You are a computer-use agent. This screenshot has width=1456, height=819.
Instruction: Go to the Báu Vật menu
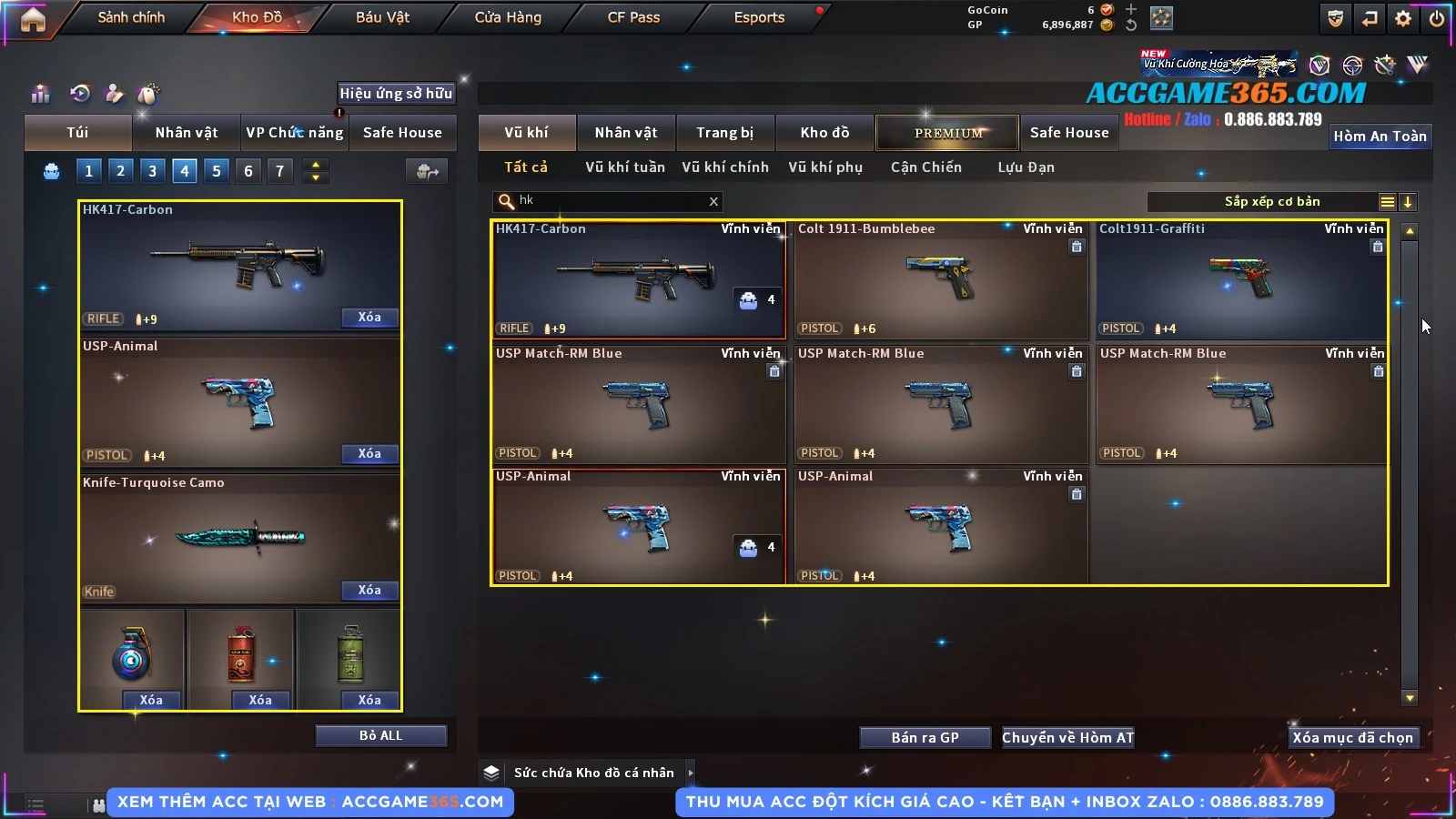pyautogui.click(x=382, y=17)
